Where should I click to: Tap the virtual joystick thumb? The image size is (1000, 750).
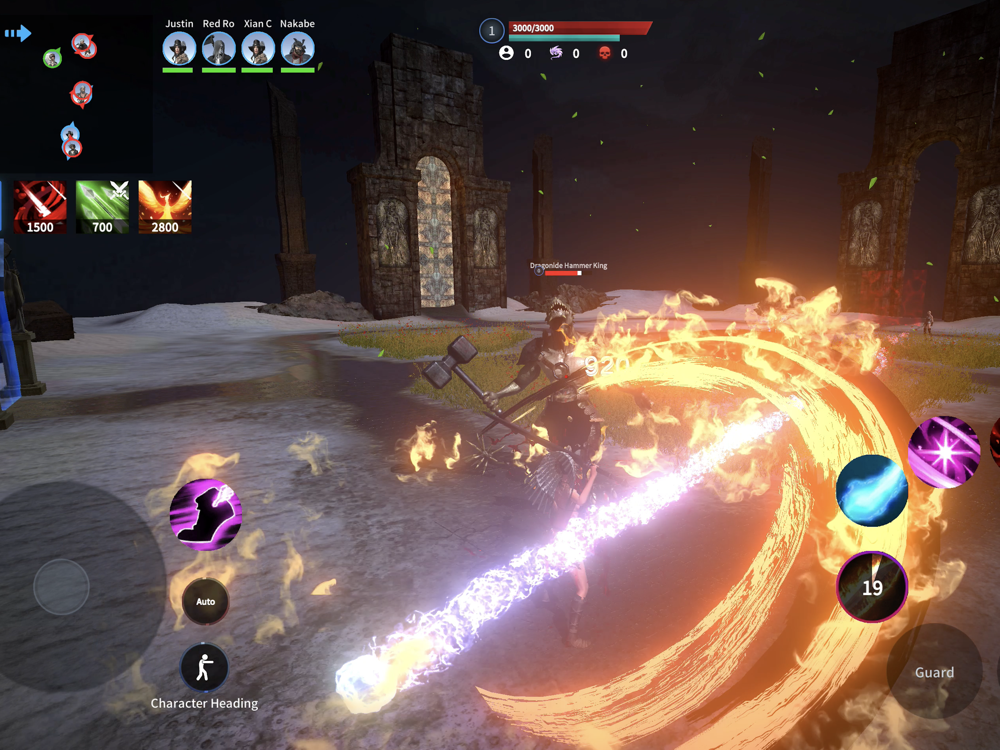click(62, 587)
